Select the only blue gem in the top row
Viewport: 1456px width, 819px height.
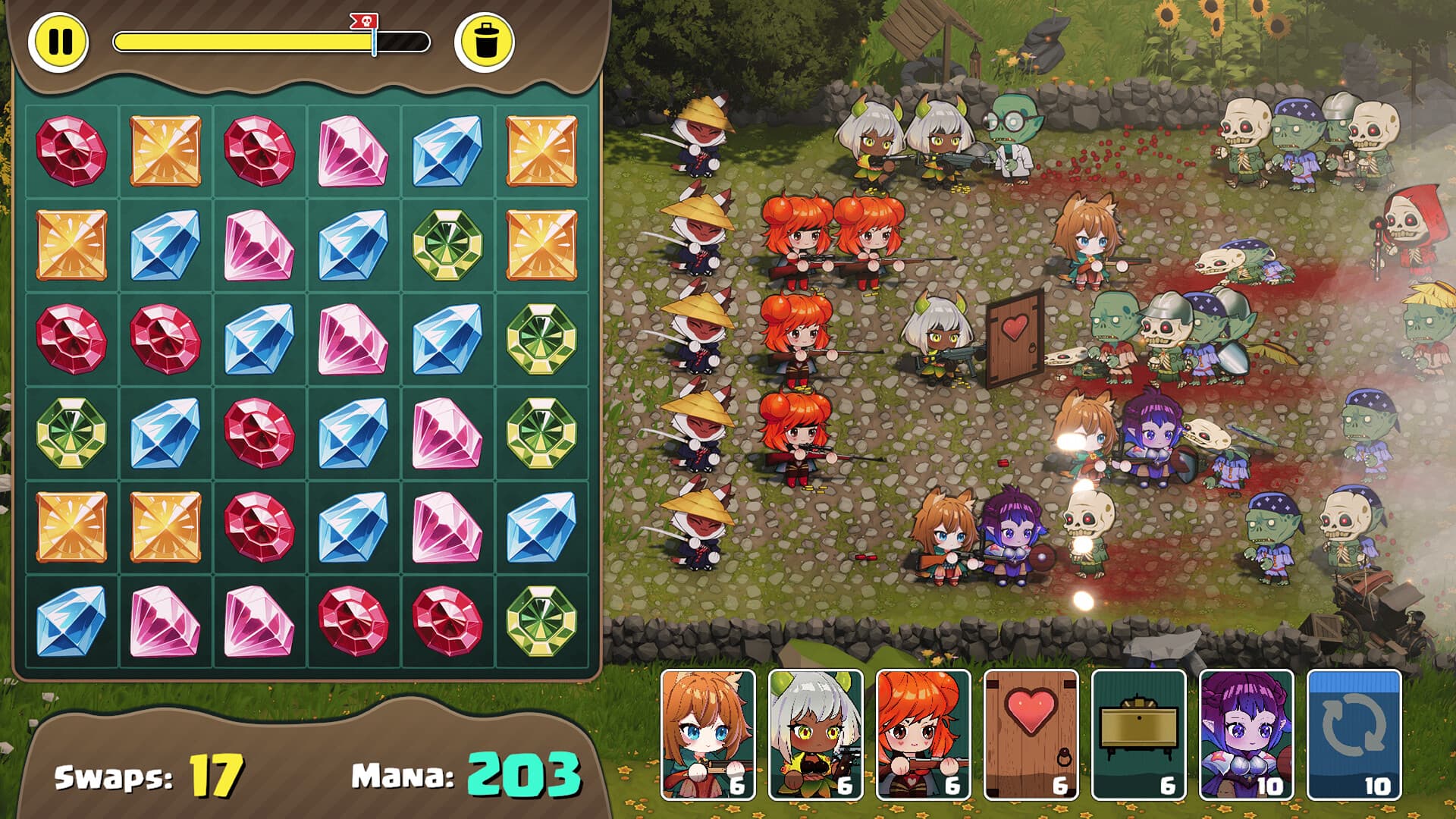point(447,150)
